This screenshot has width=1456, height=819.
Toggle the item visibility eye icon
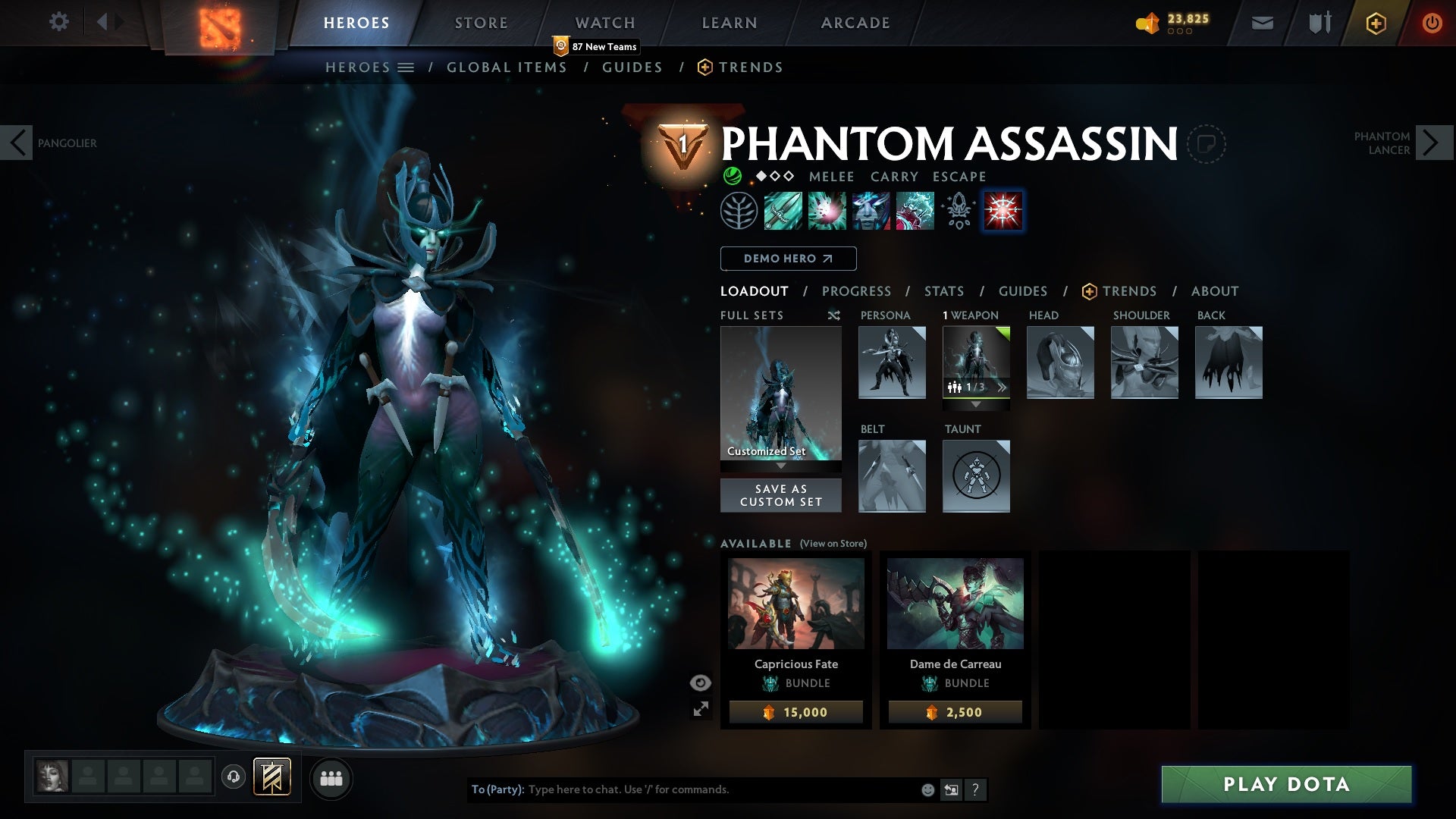tap(699, 682)
